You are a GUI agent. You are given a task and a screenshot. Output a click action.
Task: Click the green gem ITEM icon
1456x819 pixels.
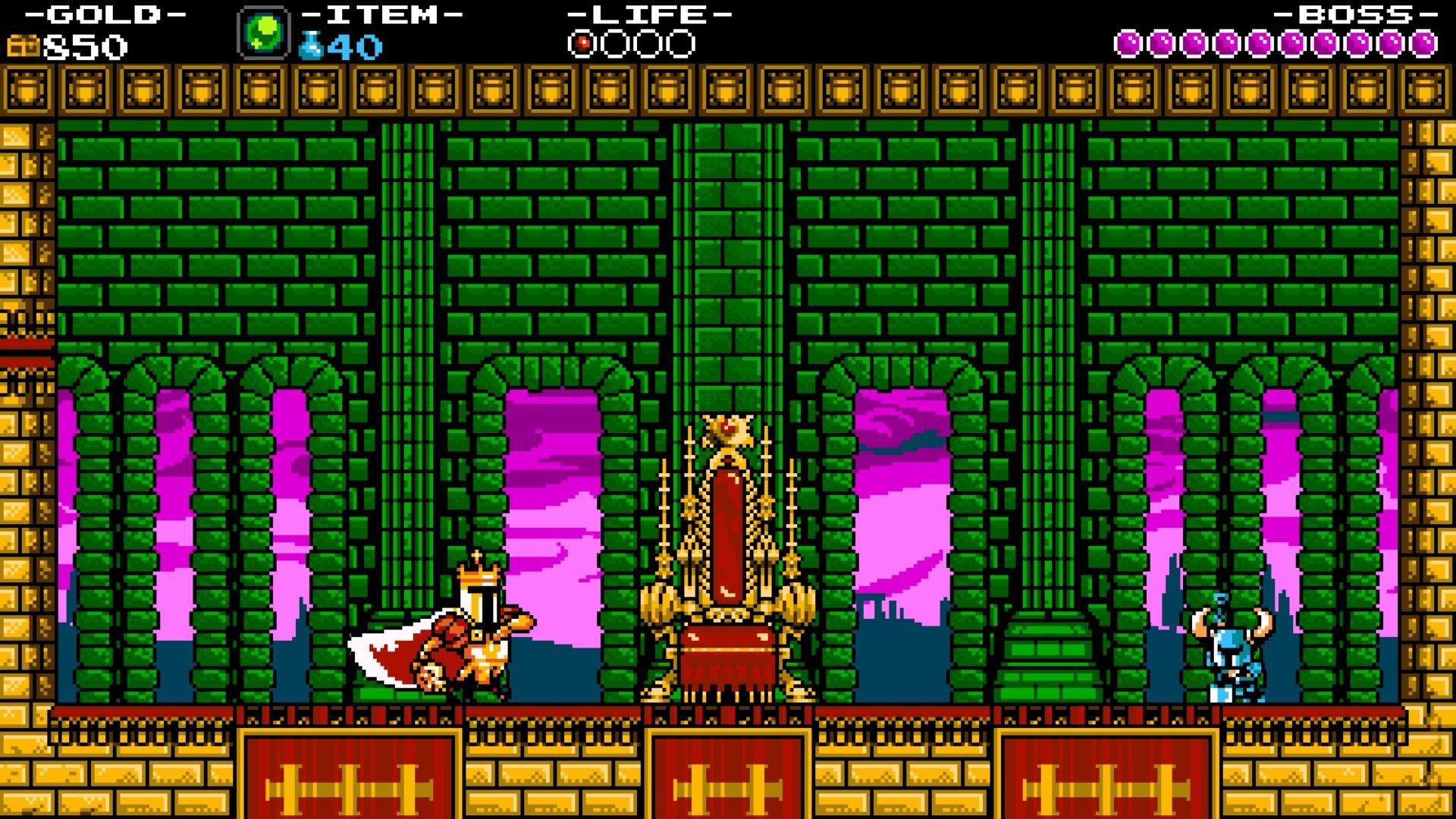[x=263, y=33]
